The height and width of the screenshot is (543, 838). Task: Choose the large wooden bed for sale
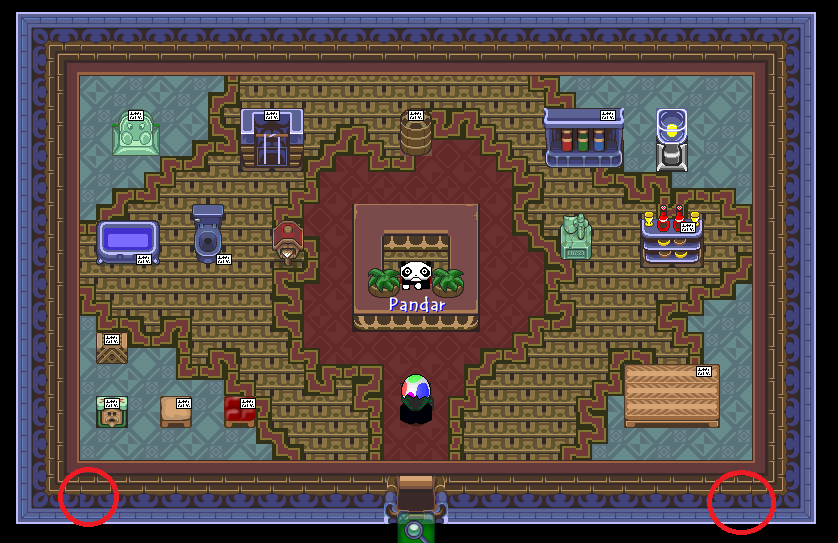click(671, 395)
